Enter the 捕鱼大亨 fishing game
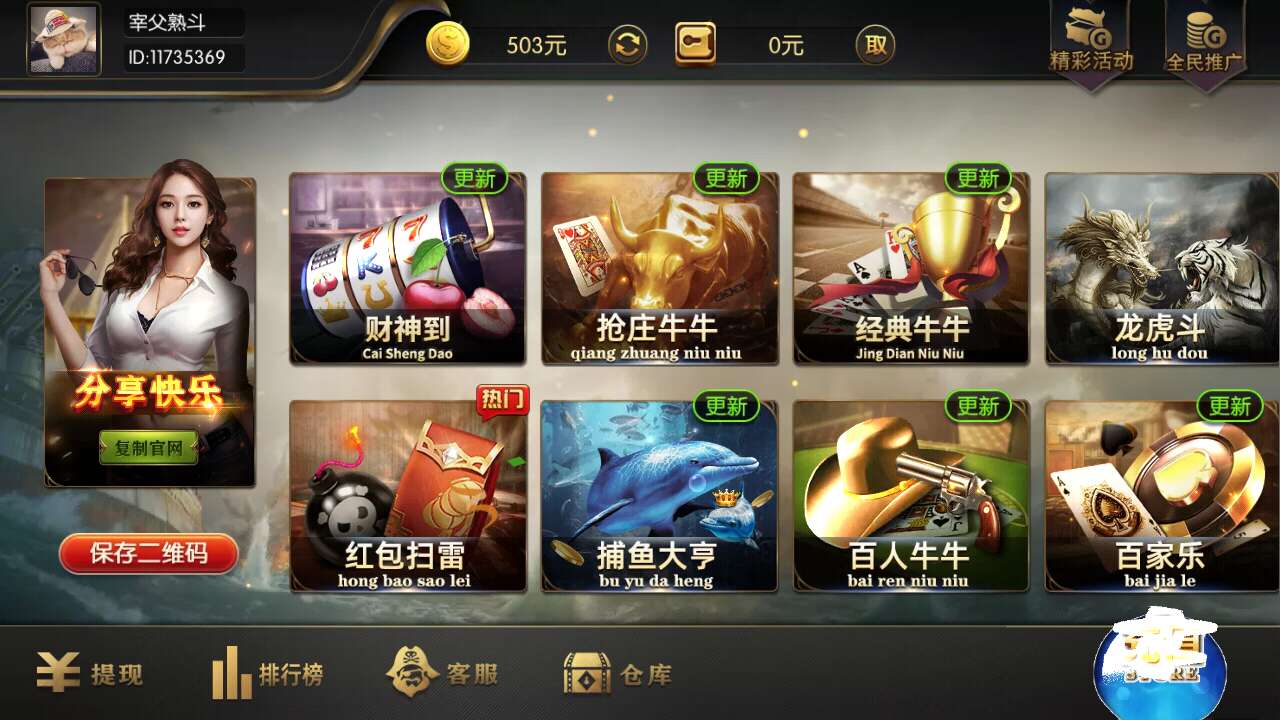 click(x=658, y=495)
